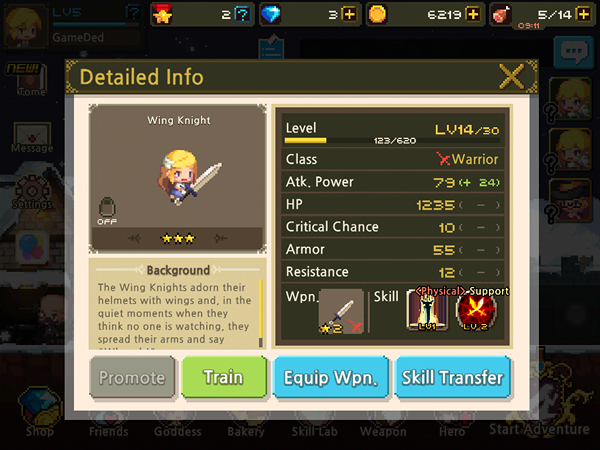Select the greyed-out Promote button
600x450 pixels.
[x=132, y=377]
